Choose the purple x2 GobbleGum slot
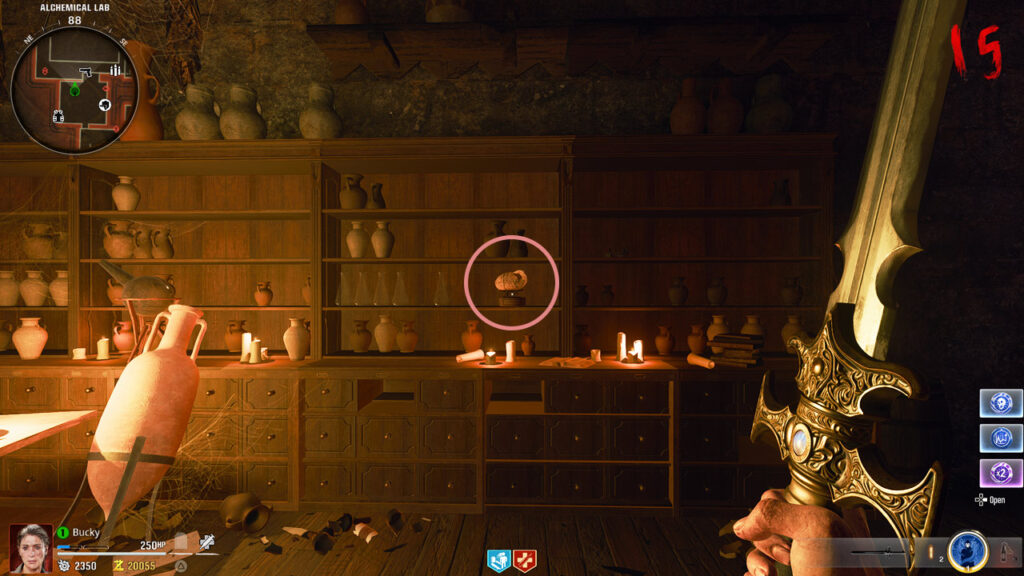Image resolution: width=1024 pixels, height=576 pixels. click(1001, 473)
